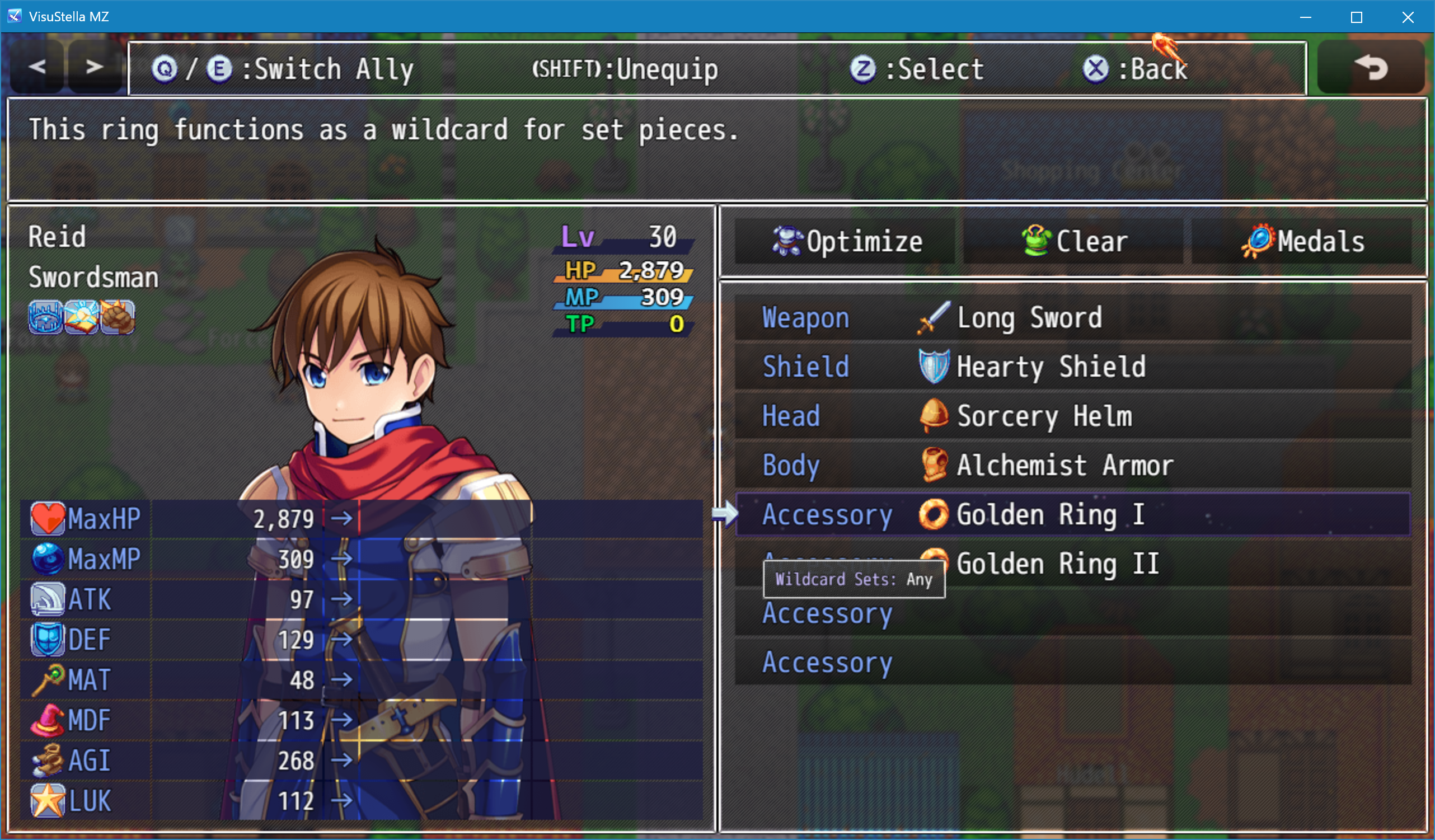Choose the Hearty Shield slot
Image resolution: width=1435 pixels, height=840 pixels.
pyautogui.click(x=1073, y=367)
